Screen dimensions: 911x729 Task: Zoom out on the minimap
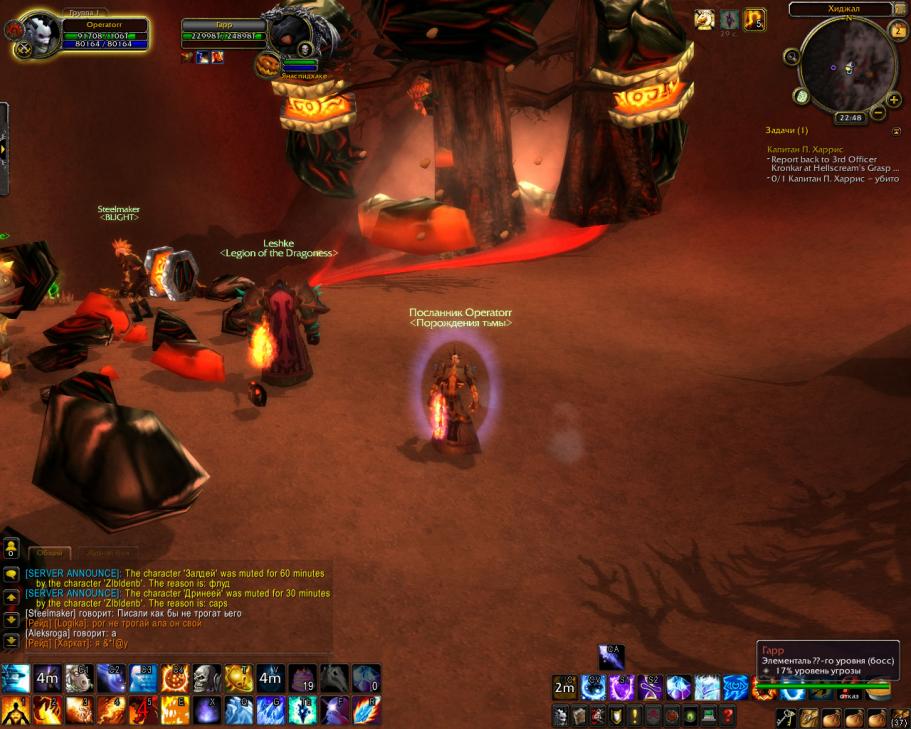tap(878, 114)
